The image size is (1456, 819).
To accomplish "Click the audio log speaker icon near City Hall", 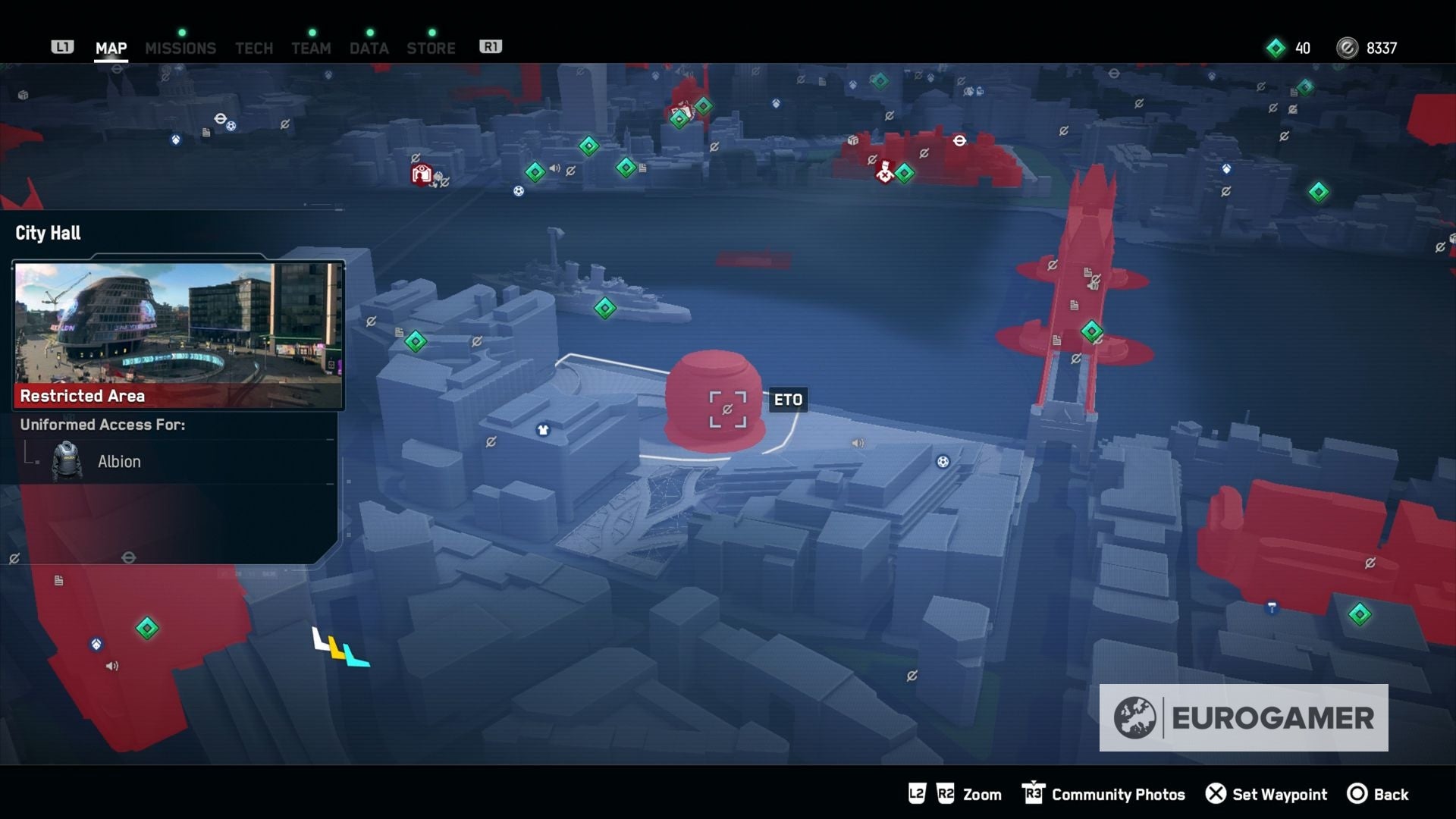I will 858,443.
